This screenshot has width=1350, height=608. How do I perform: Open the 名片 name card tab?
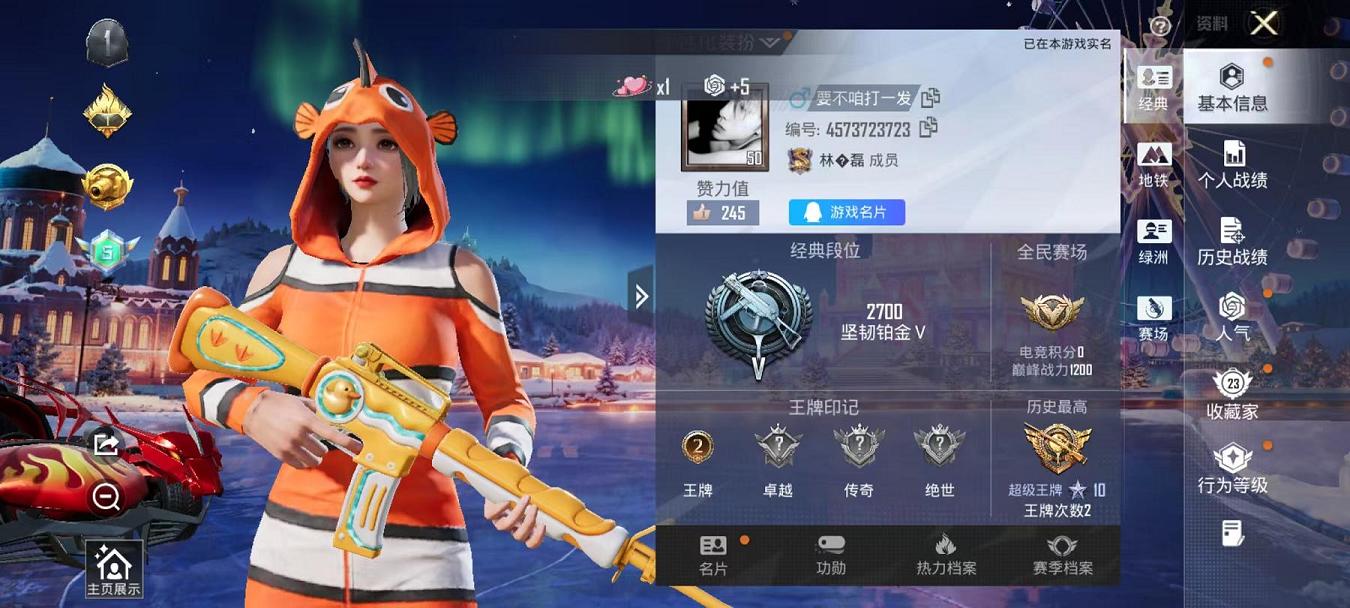[x=713, y=555]
